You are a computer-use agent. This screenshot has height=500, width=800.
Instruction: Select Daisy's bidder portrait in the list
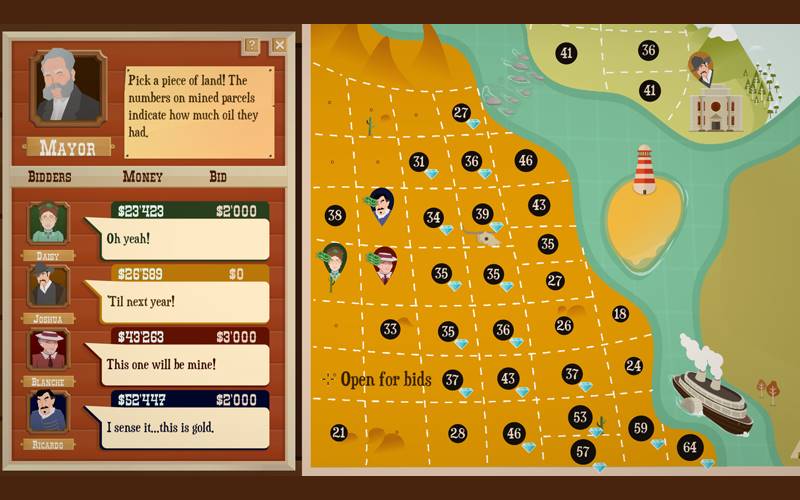(x=48, y=223)
